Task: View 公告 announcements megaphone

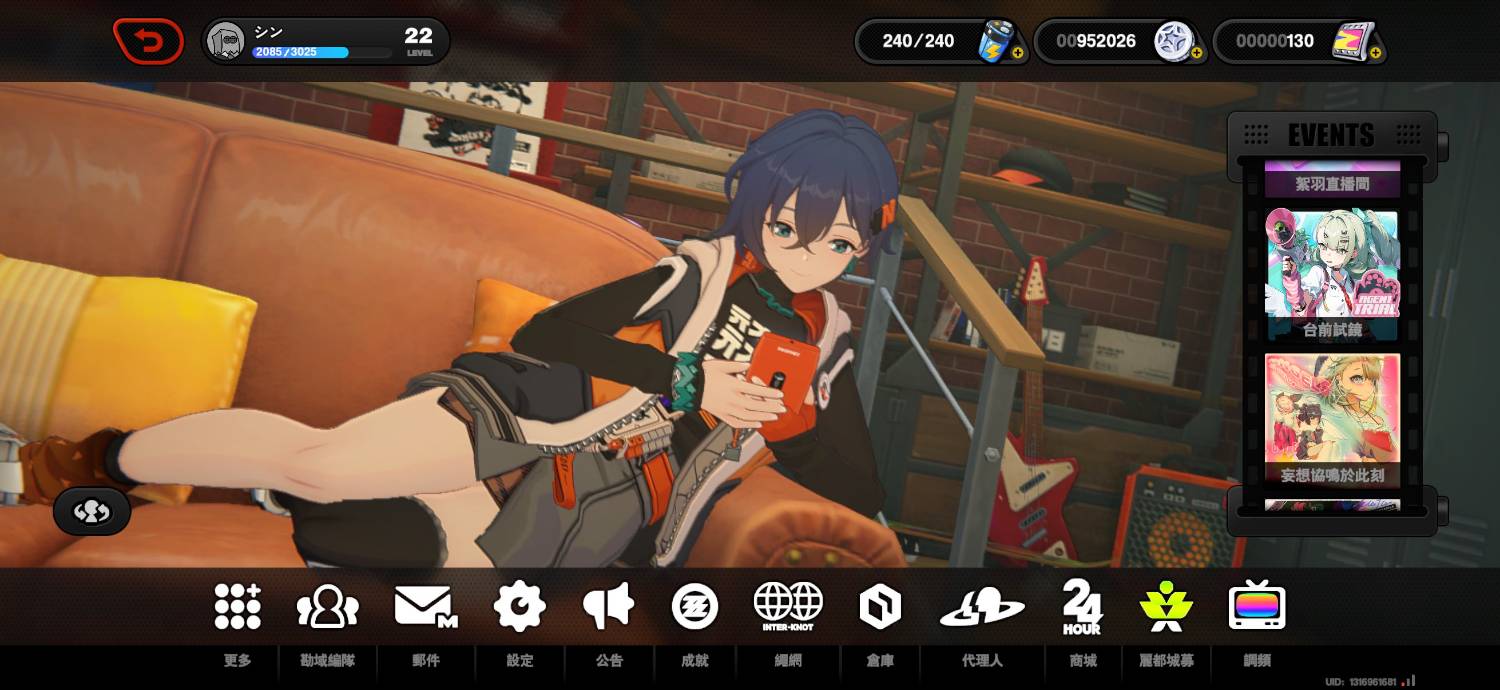Action: tap(608, 606)
